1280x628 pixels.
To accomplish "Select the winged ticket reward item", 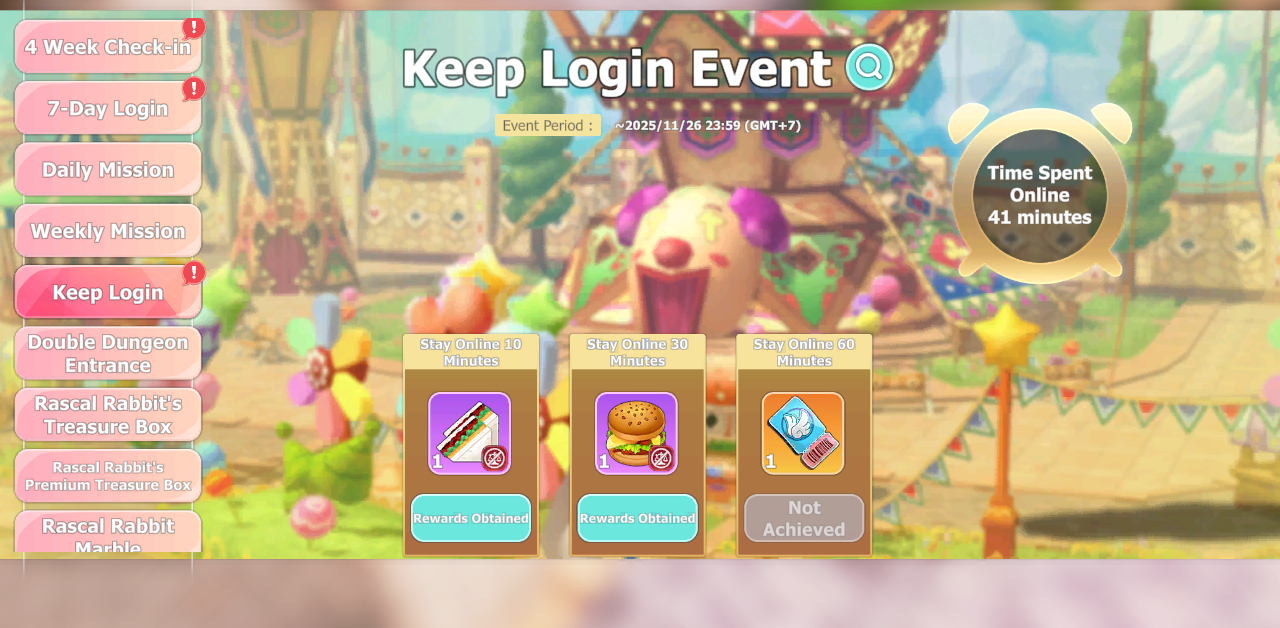I will pos(803,433).
